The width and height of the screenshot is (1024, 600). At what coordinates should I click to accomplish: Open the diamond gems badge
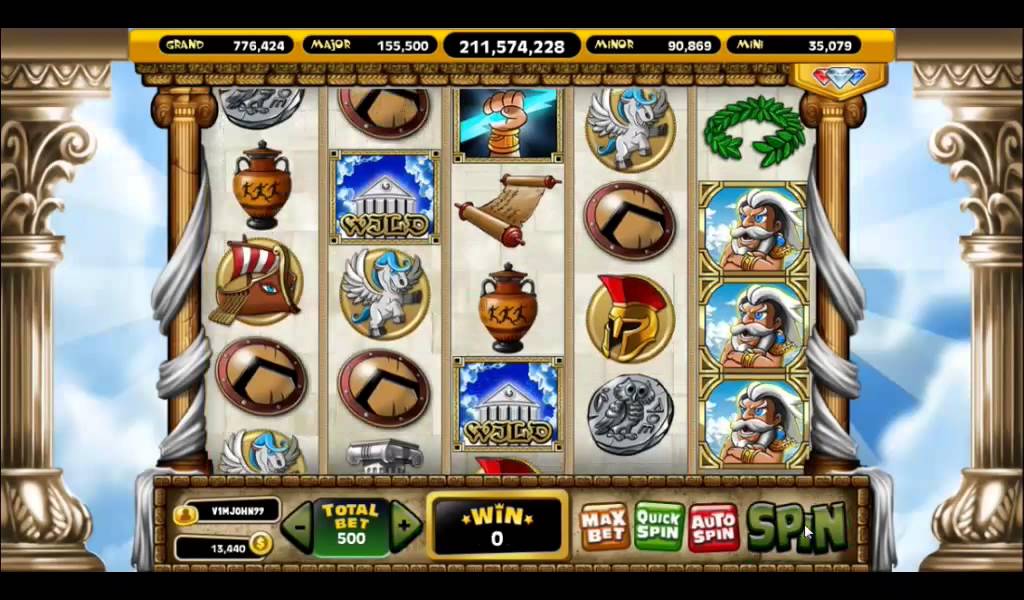pos(839,78)
